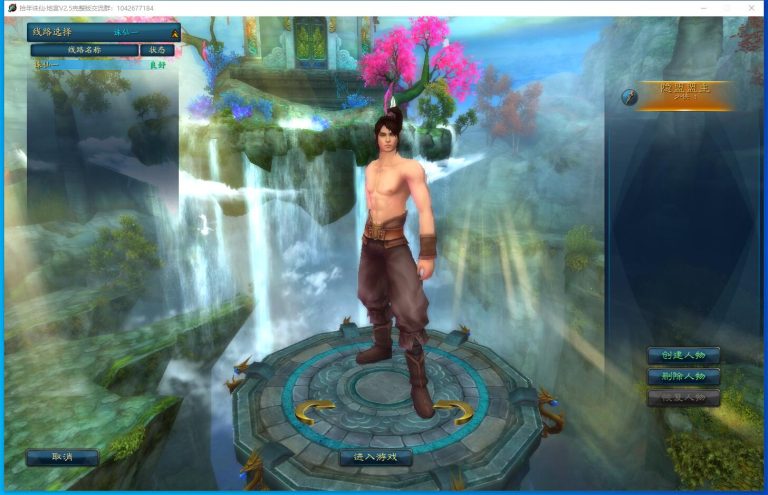The height and width of the screenshot is (495, 768).
Task: Rotate character with the left golden arrow
Action: coord(314,410)
